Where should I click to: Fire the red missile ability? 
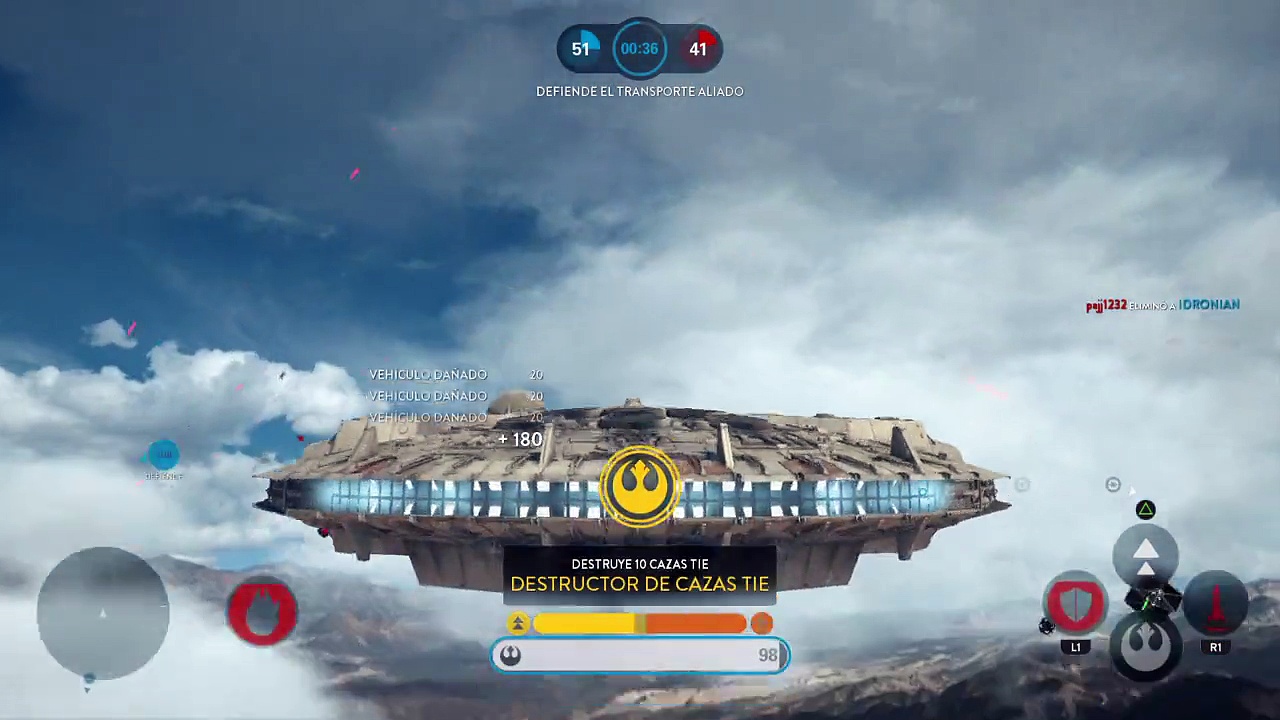pyautogui.click(x=1215, y=605)
